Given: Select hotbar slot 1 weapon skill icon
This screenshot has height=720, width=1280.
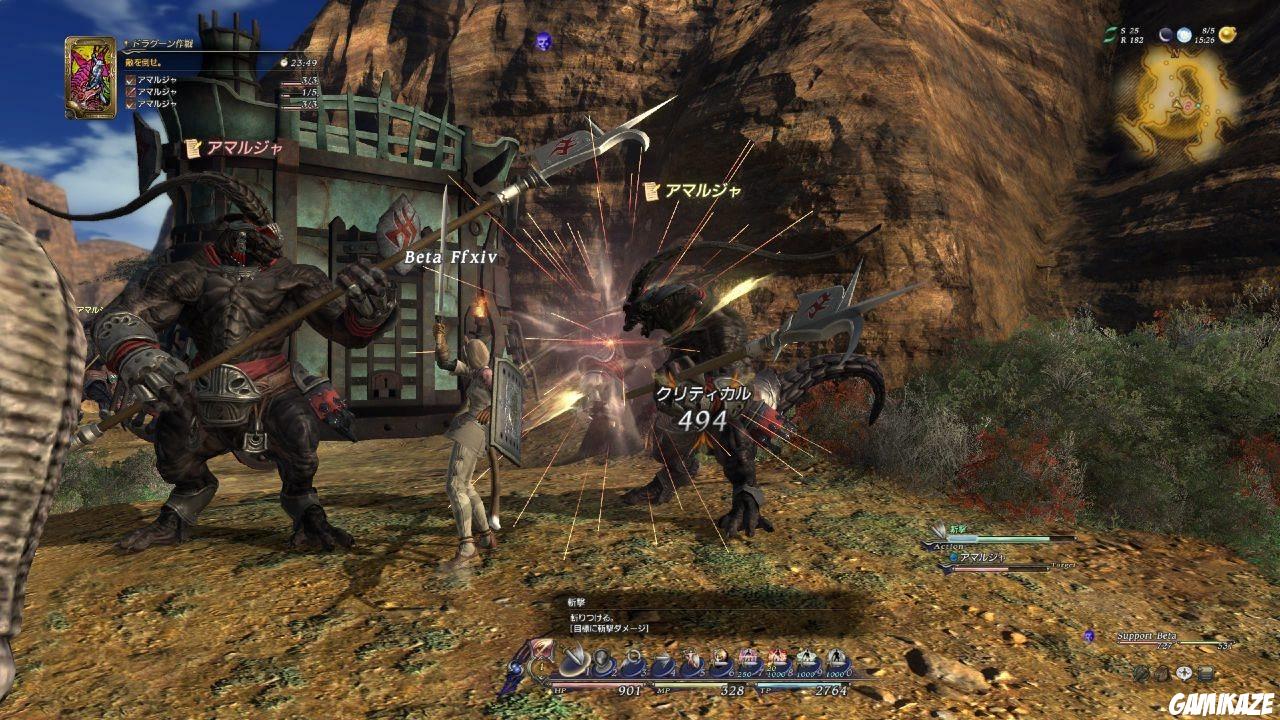Looking at the screenshot, I should [x=573, y=660].
